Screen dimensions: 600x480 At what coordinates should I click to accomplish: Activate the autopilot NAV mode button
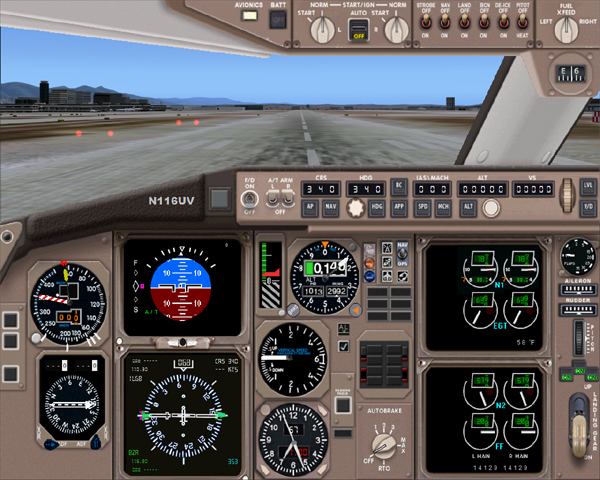(x=331, y=207)
